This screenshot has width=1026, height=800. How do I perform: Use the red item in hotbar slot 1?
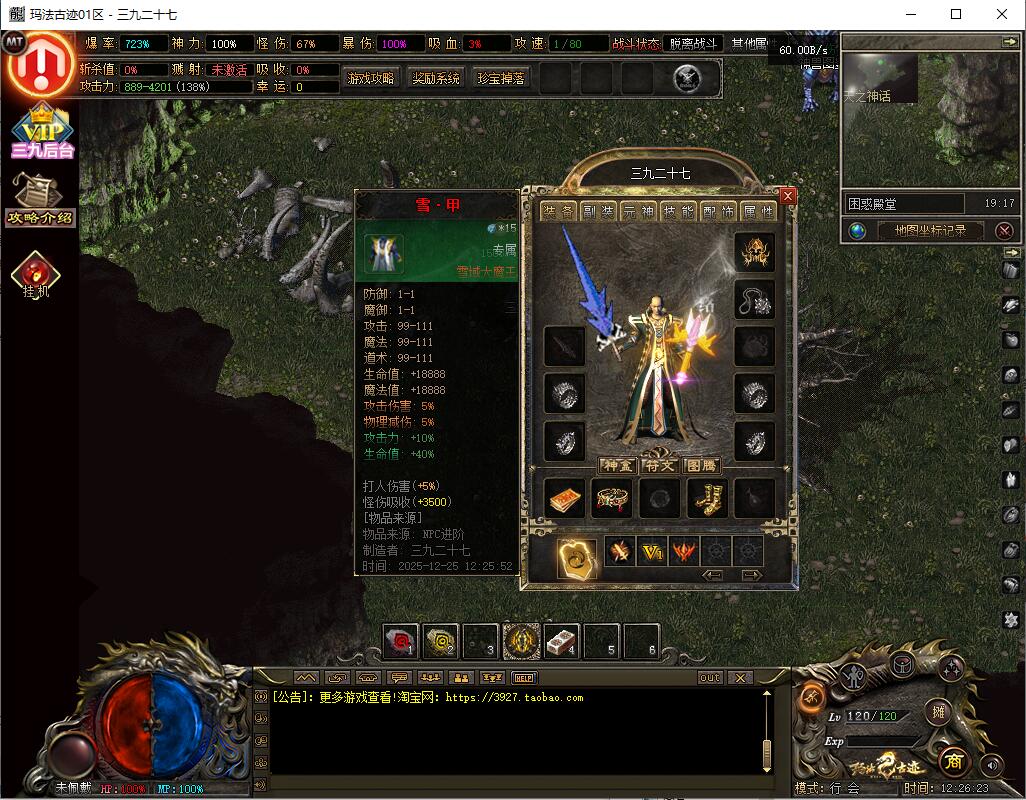click(x=401, y=641)
